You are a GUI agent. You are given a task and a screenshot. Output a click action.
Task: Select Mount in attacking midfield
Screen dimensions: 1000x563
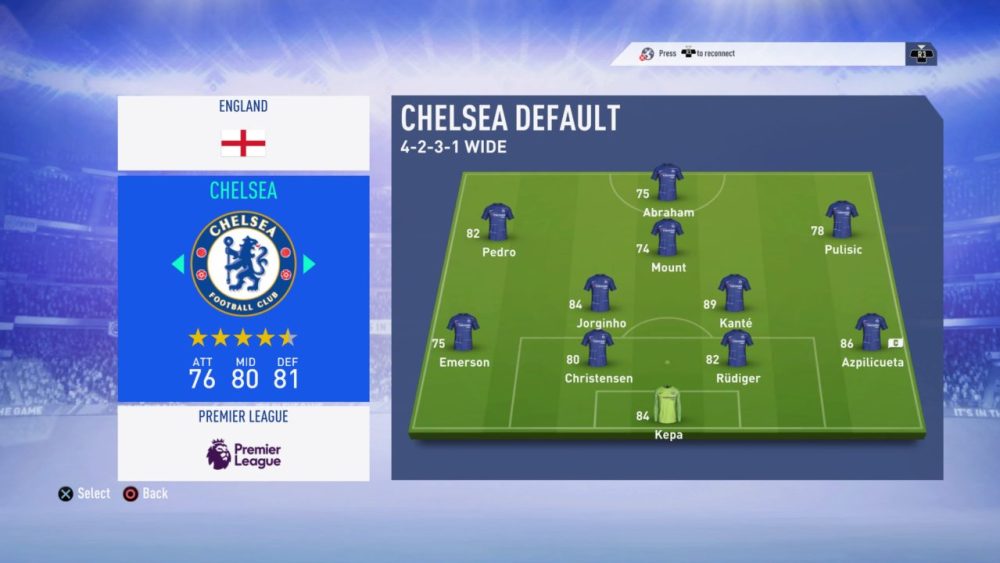click(x=667, y=240)
